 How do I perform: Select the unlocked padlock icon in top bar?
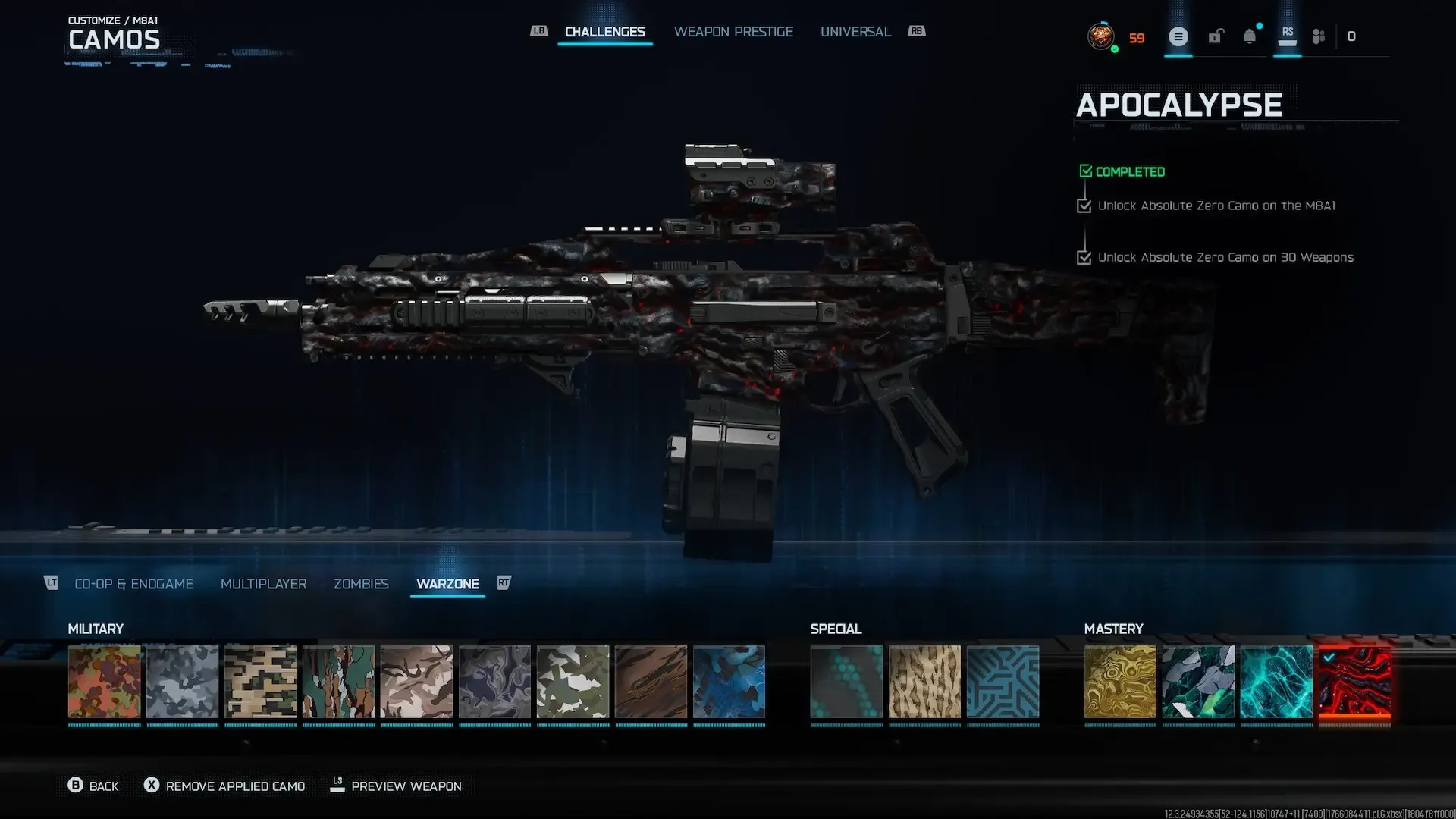coord(1216,36)
